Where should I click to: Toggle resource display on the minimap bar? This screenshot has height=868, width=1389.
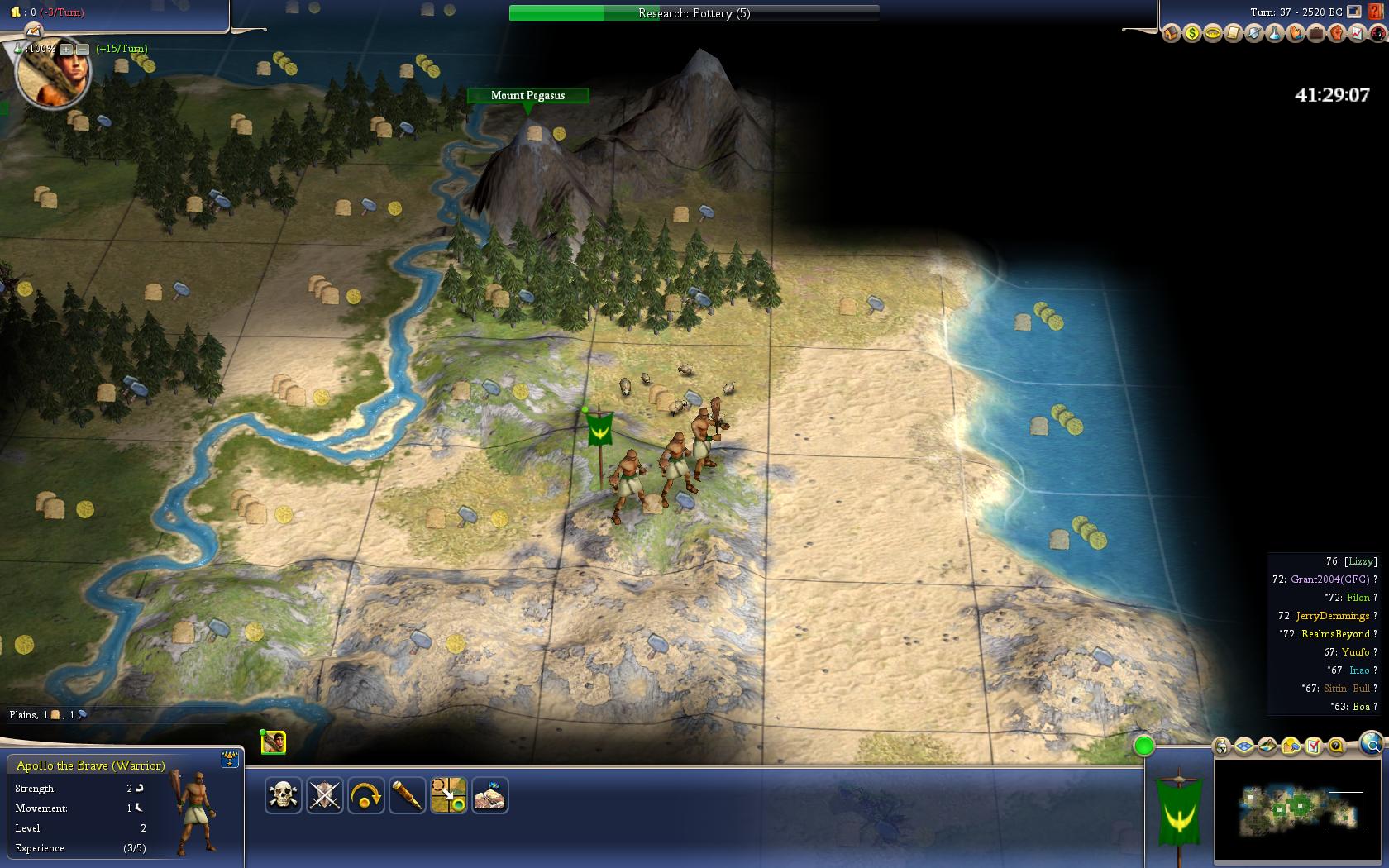(1291, 746)
